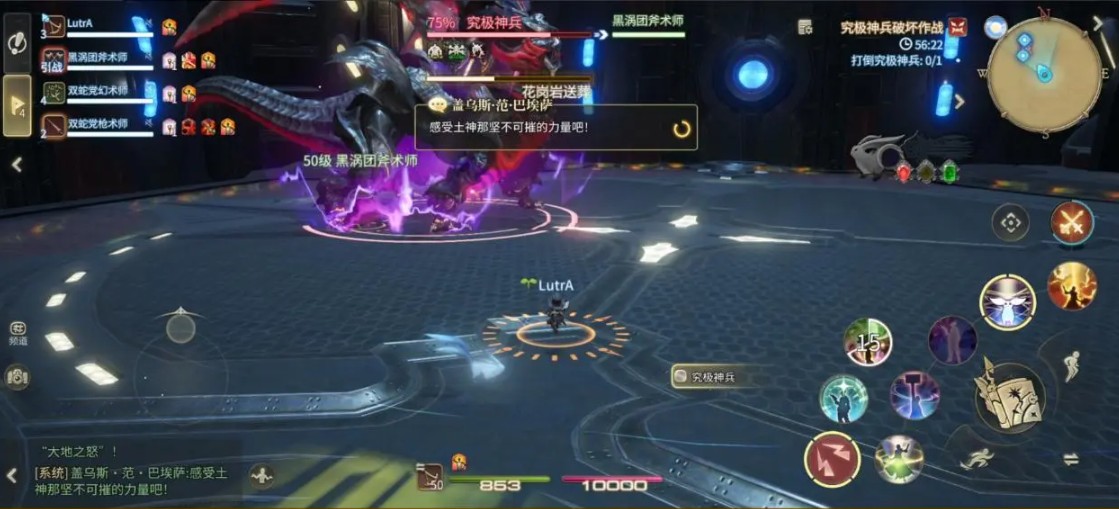
Task: Open the 频道 chat channel button
Action: point(17,331)
